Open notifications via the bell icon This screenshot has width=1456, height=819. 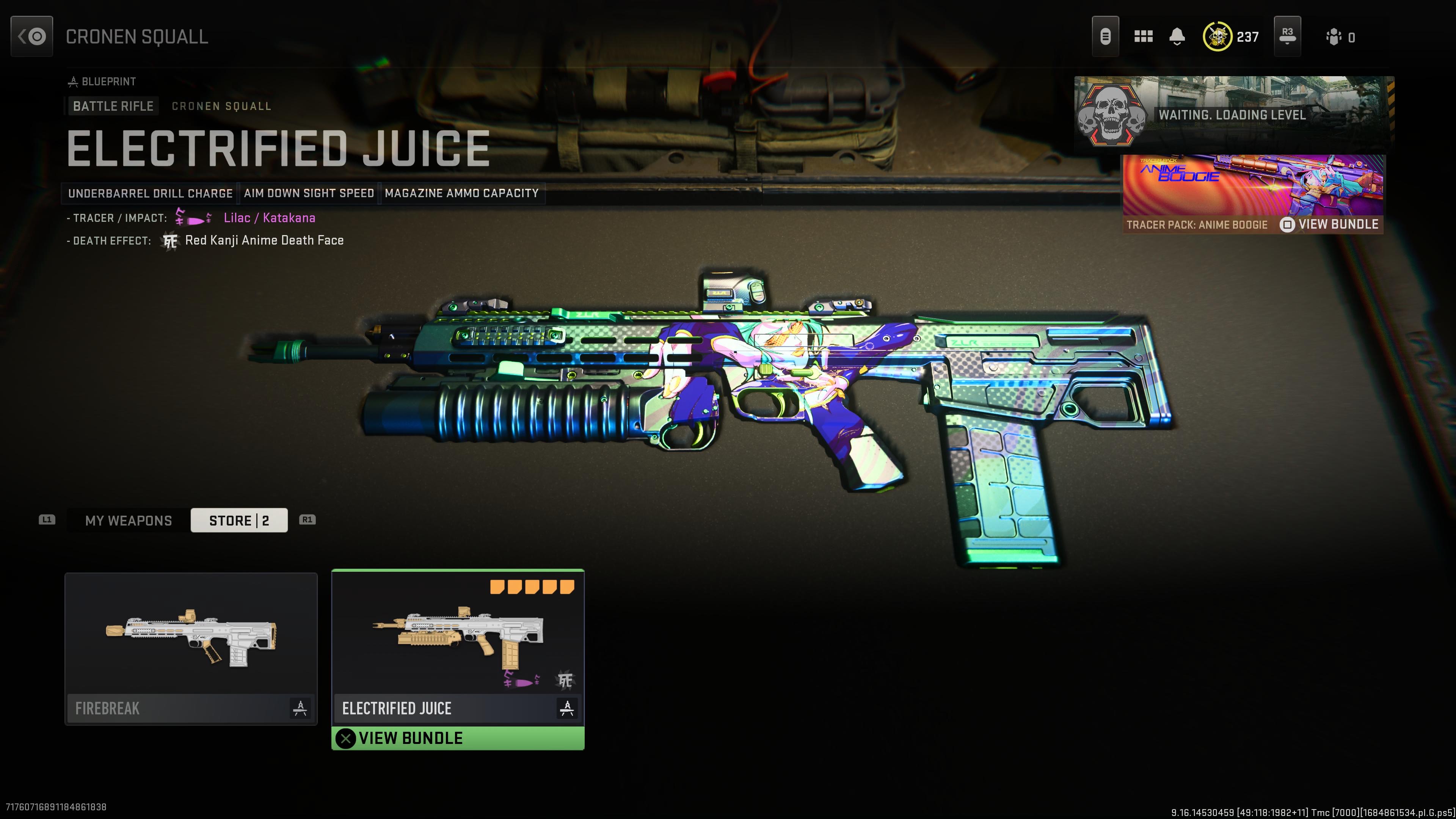coord(1178,36)
